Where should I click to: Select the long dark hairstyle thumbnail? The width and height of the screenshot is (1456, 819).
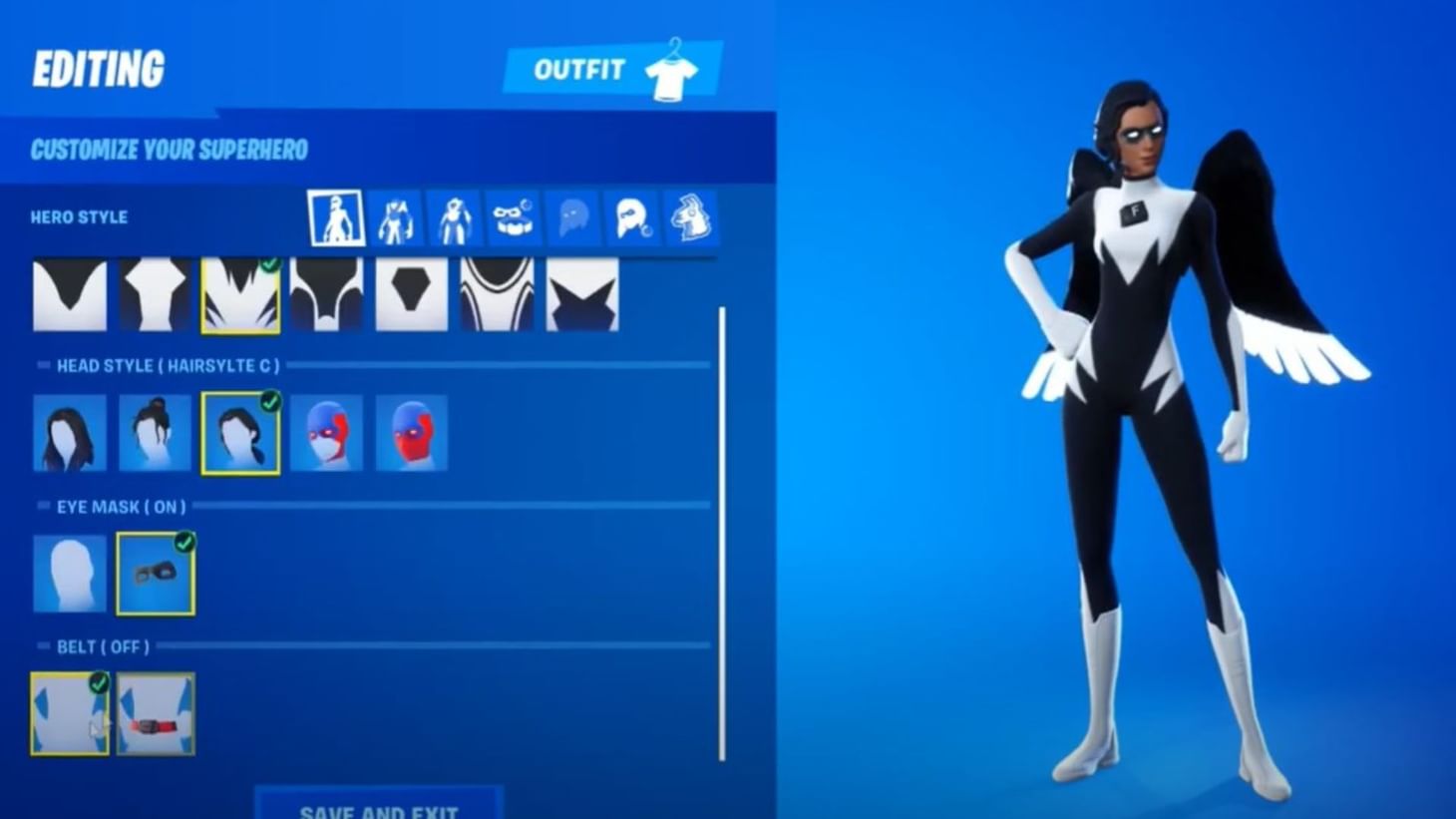[x=71, y=432]
